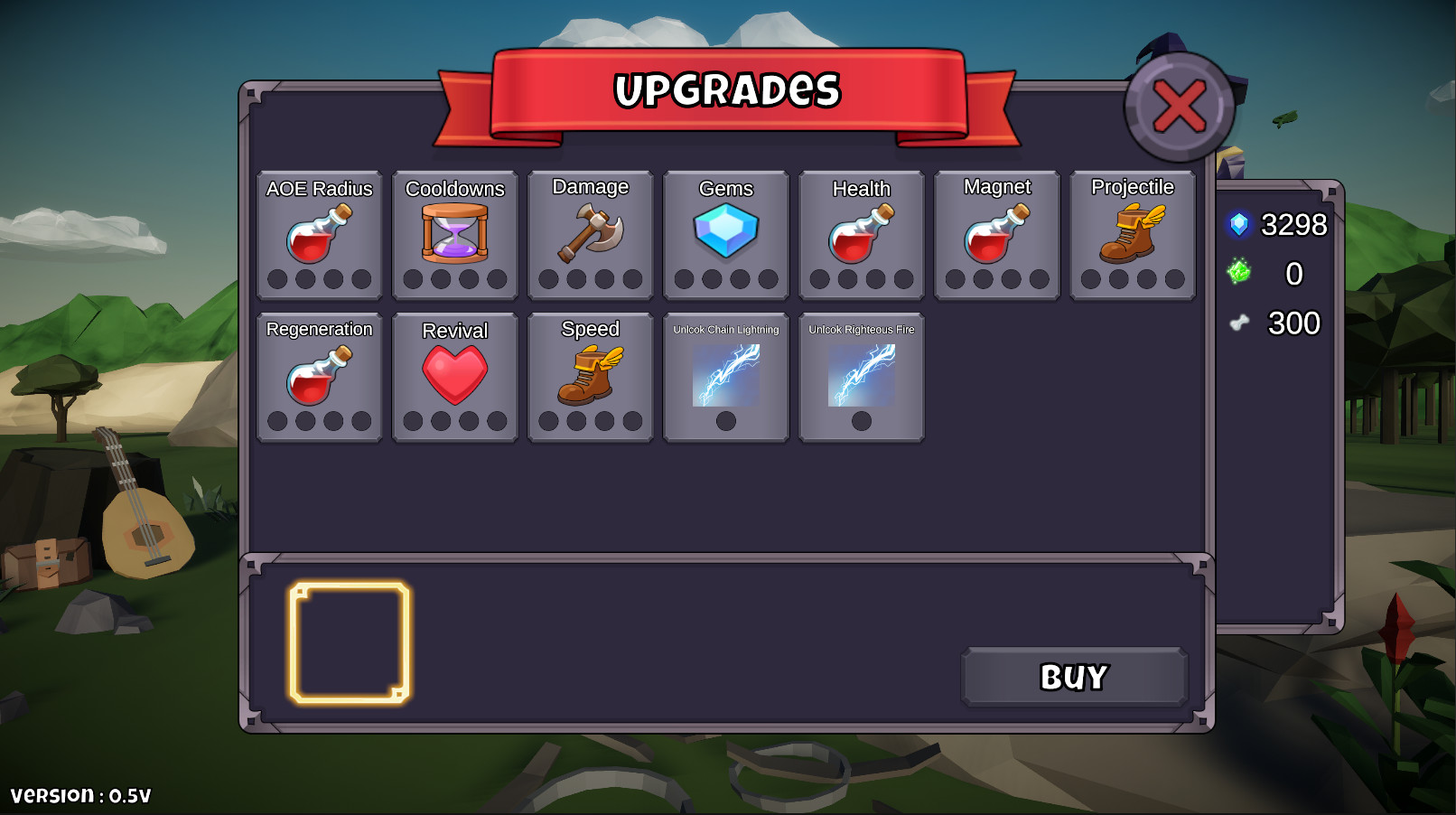
Task: Click the first progress dot under Damage
Action: click(549, 278)
